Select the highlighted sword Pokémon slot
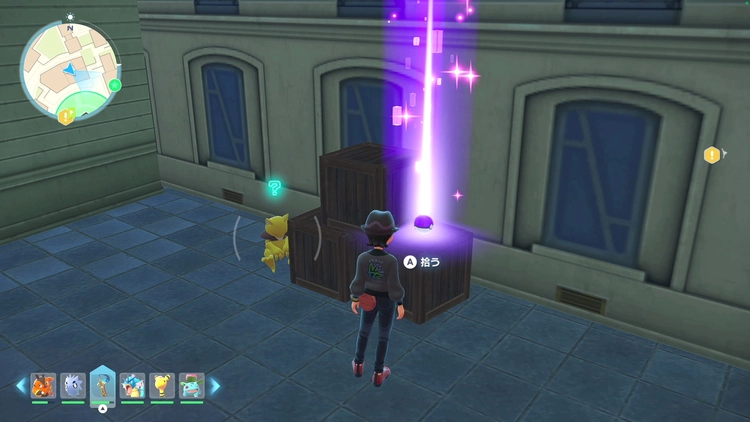Image resolution: width=750 pixels, height=422 pixels. click(x=102, y=384)
